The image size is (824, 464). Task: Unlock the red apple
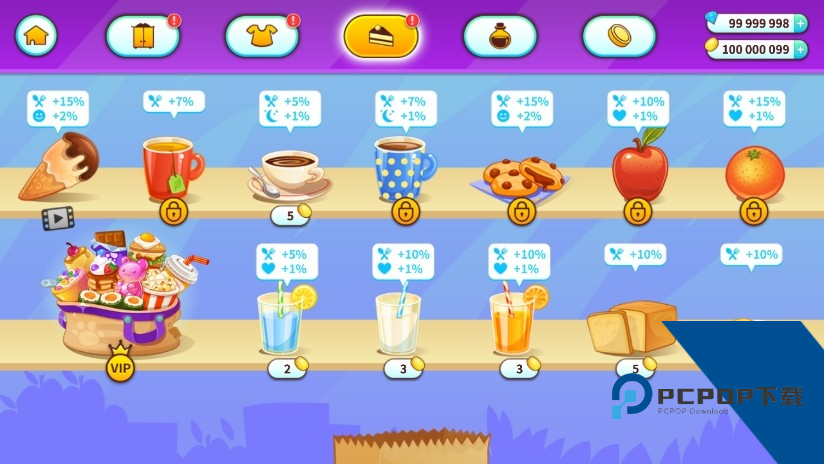click(638, 211)
